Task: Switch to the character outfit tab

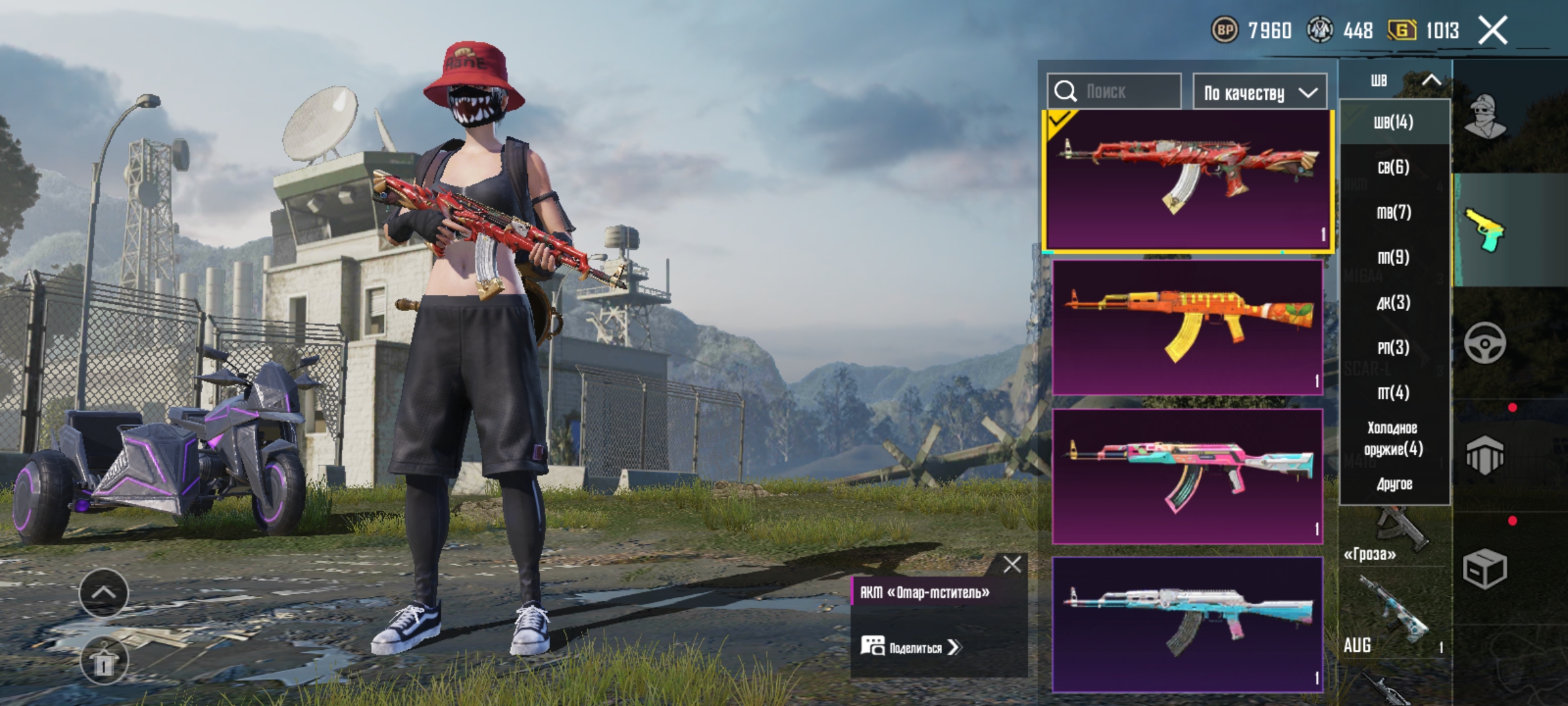Action: [1485, 118]
